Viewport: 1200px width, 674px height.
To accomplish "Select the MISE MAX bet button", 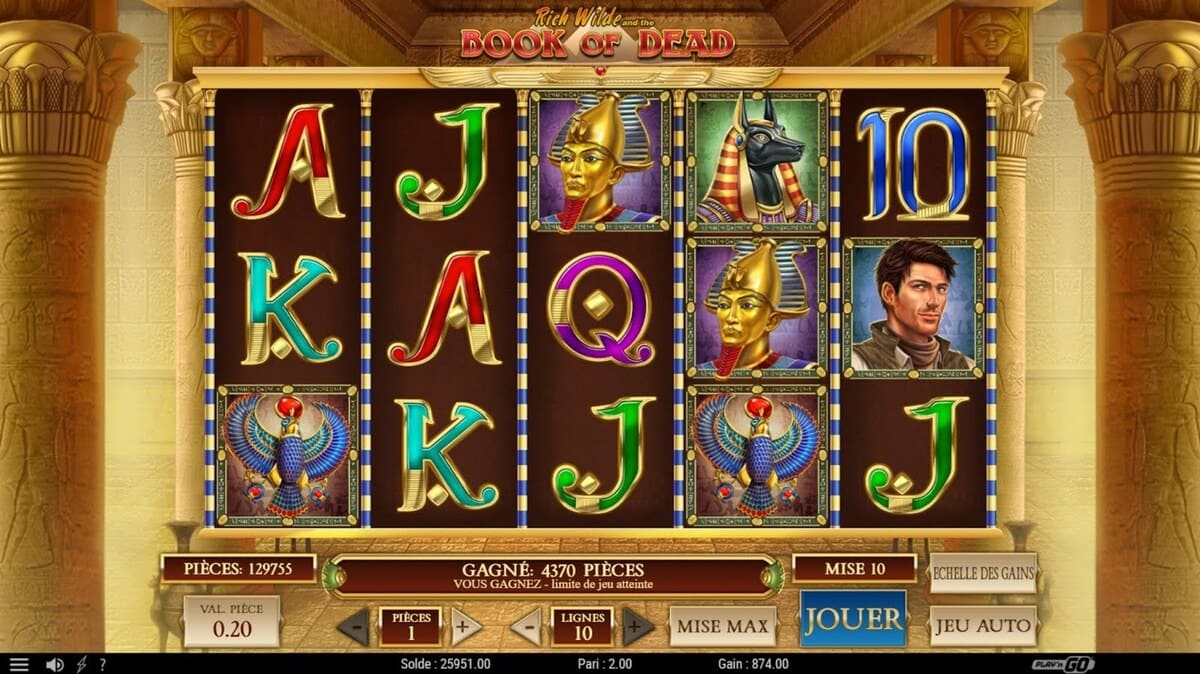I will pos(722,627).
